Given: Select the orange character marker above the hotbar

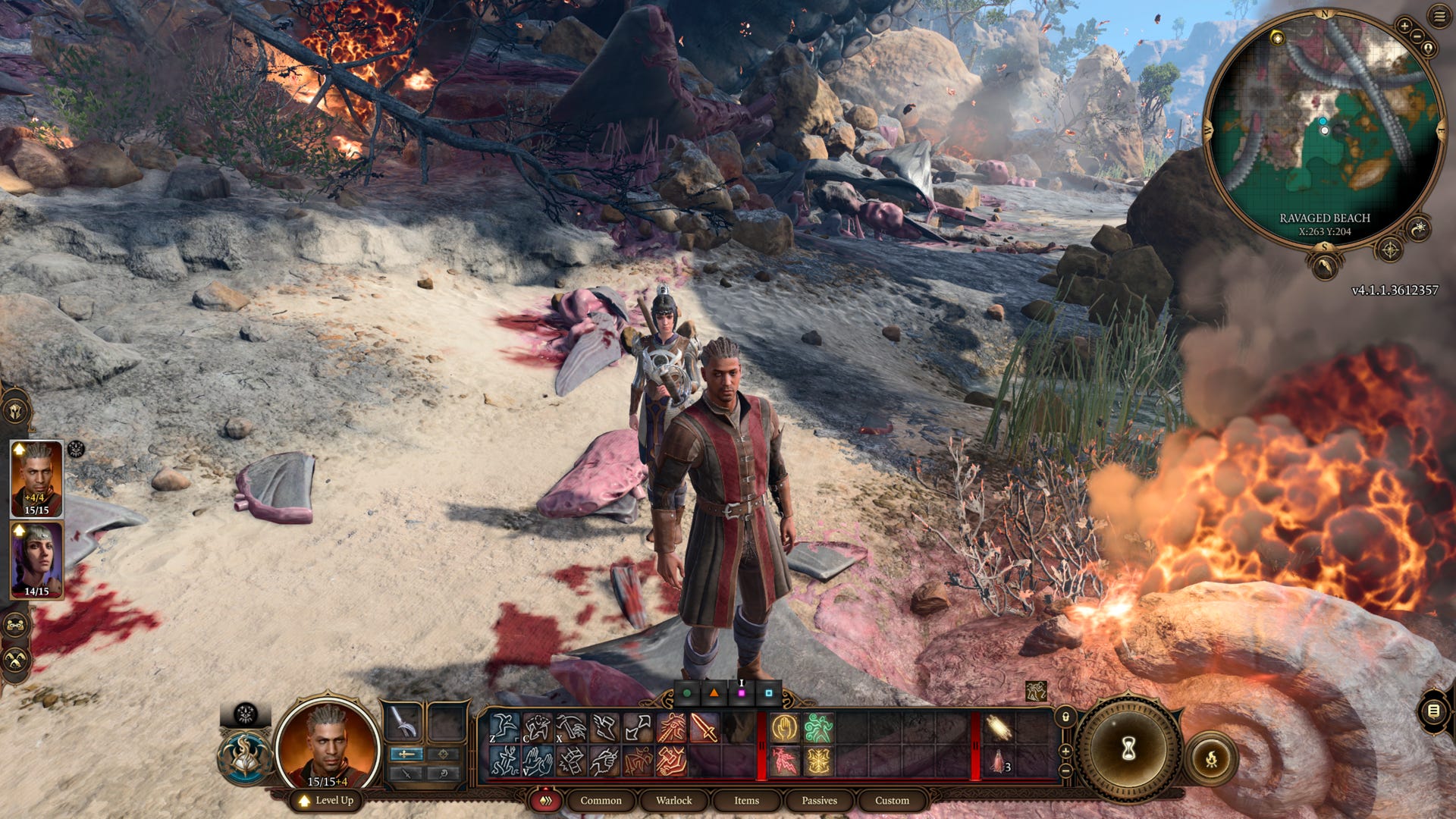Looking at the screenshot, I should tap(714, 692).
